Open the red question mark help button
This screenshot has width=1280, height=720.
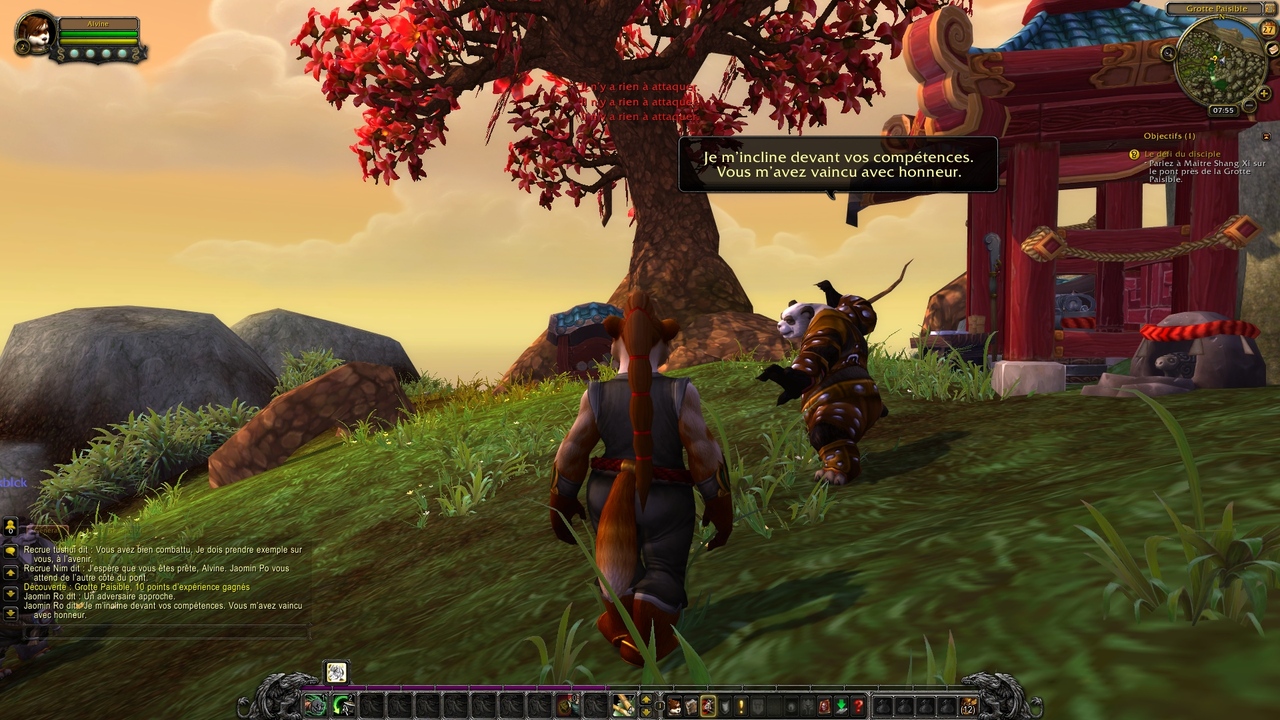pos(858,706)
